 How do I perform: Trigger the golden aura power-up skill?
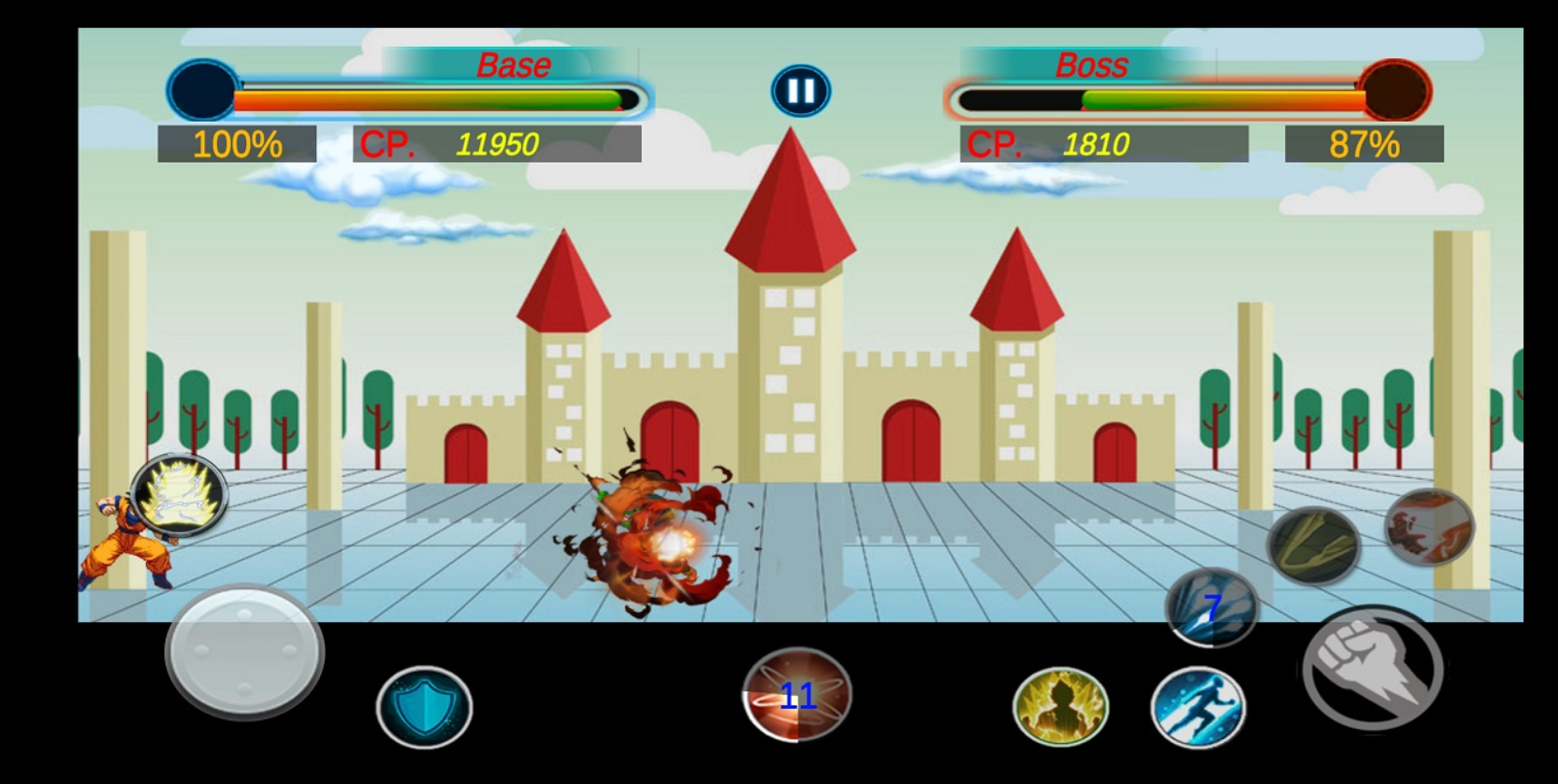(x=1060, y=707)
